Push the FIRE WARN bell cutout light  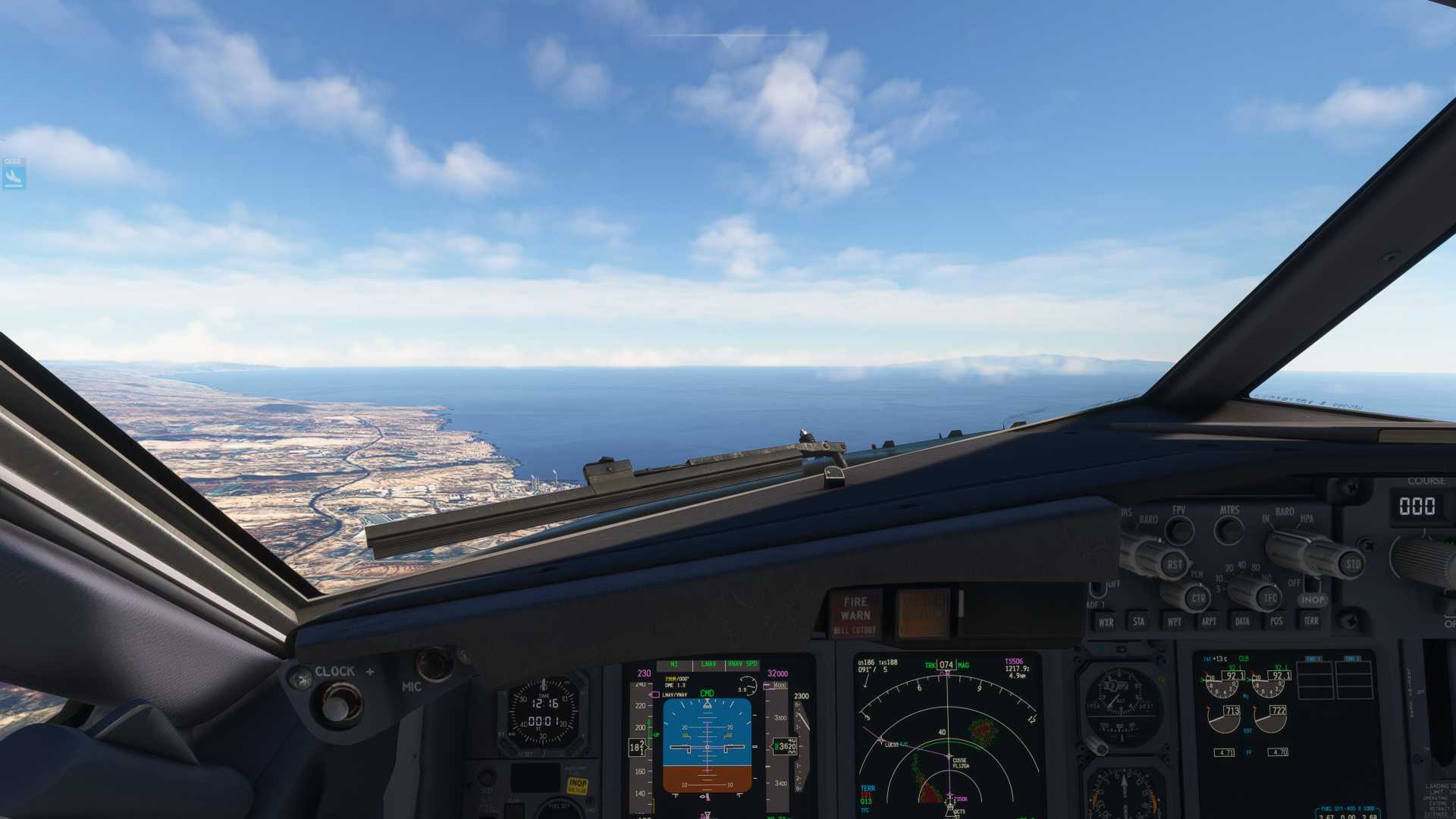(x=855, y=613)
